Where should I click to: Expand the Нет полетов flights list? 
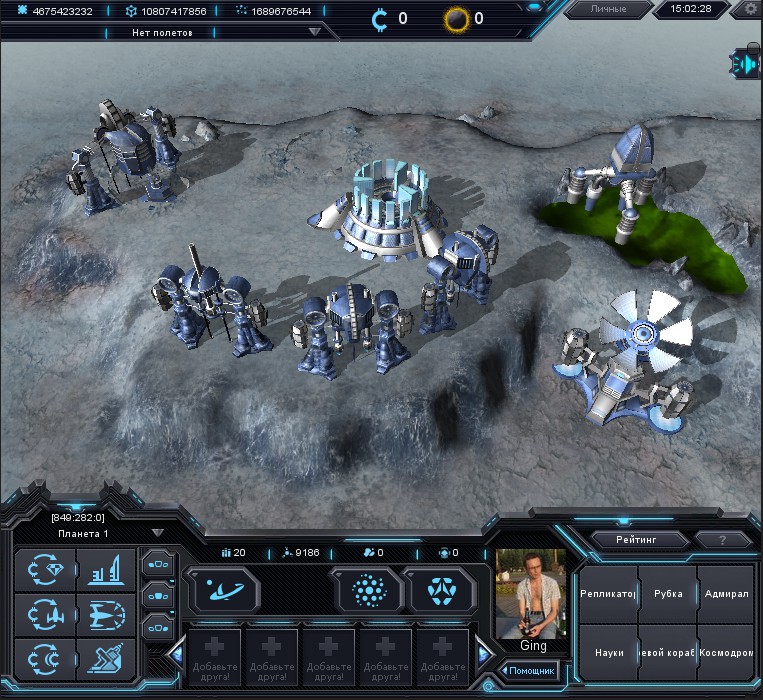(315, 31)
